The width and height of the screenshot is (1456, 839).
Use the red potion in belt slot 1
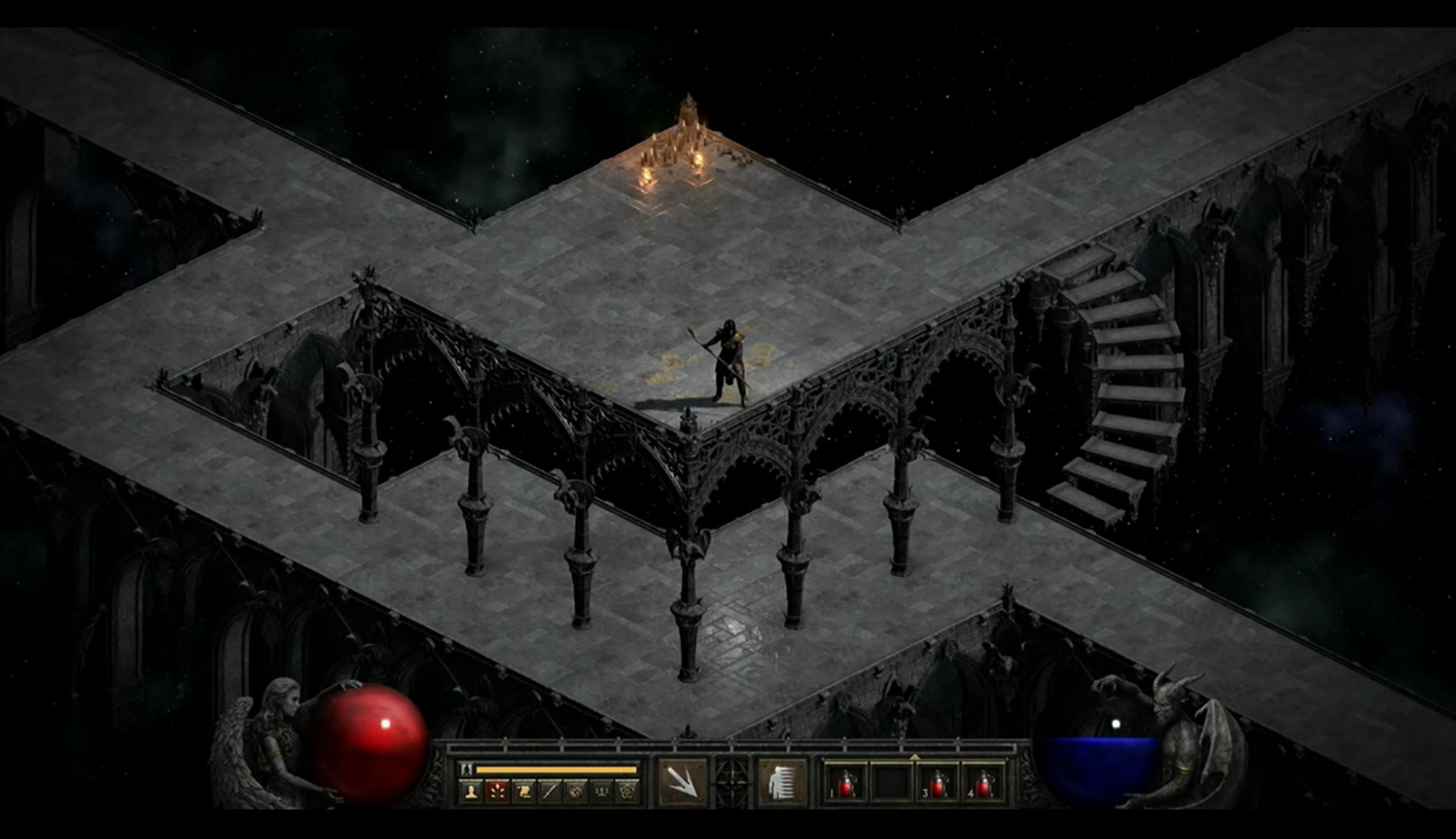(846, 784)
